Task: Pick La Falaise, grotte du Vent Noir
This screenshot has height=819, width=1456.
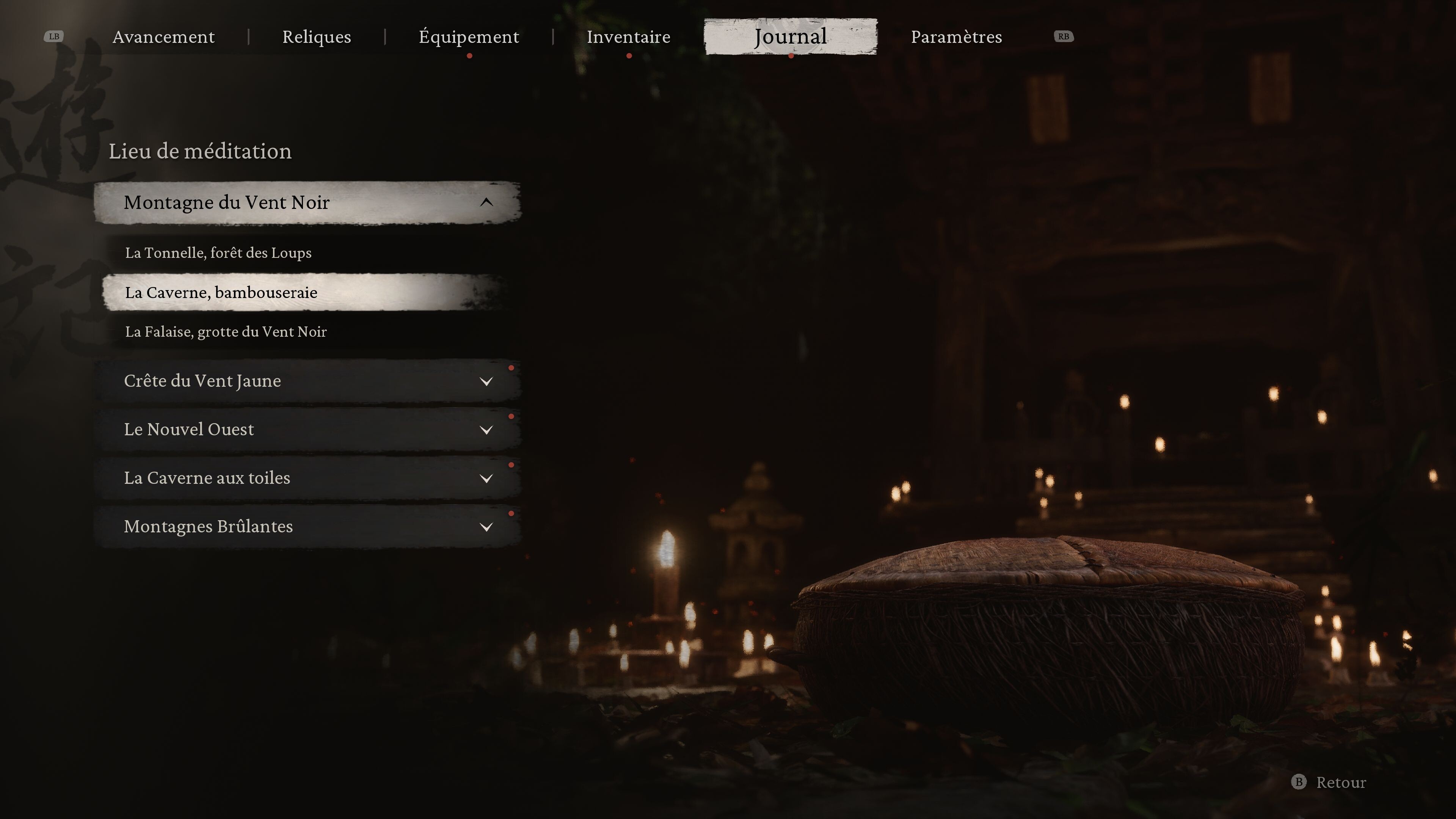Action: point(226,332)
